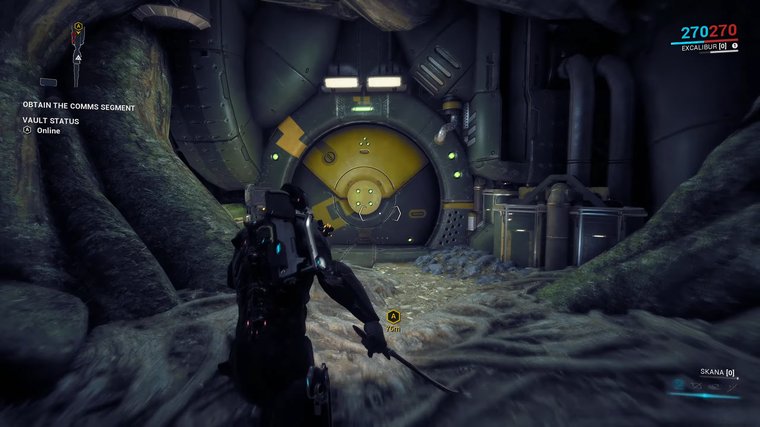Click the Excalibur warframe name label

click(701, 46)
